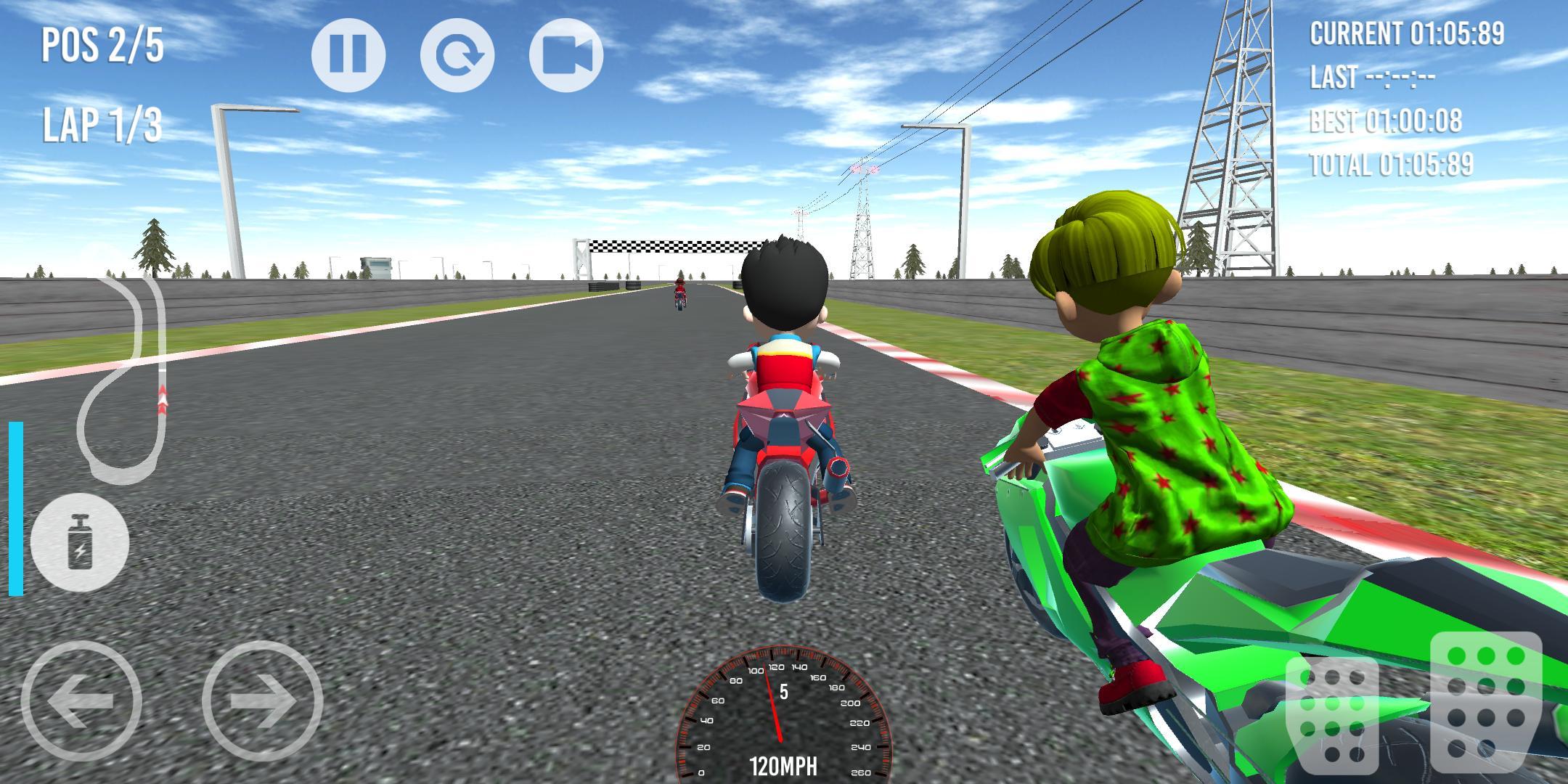1568x784 pixels.
Task: Tap the speedometer gauge
Action: (x=784, y=726)
